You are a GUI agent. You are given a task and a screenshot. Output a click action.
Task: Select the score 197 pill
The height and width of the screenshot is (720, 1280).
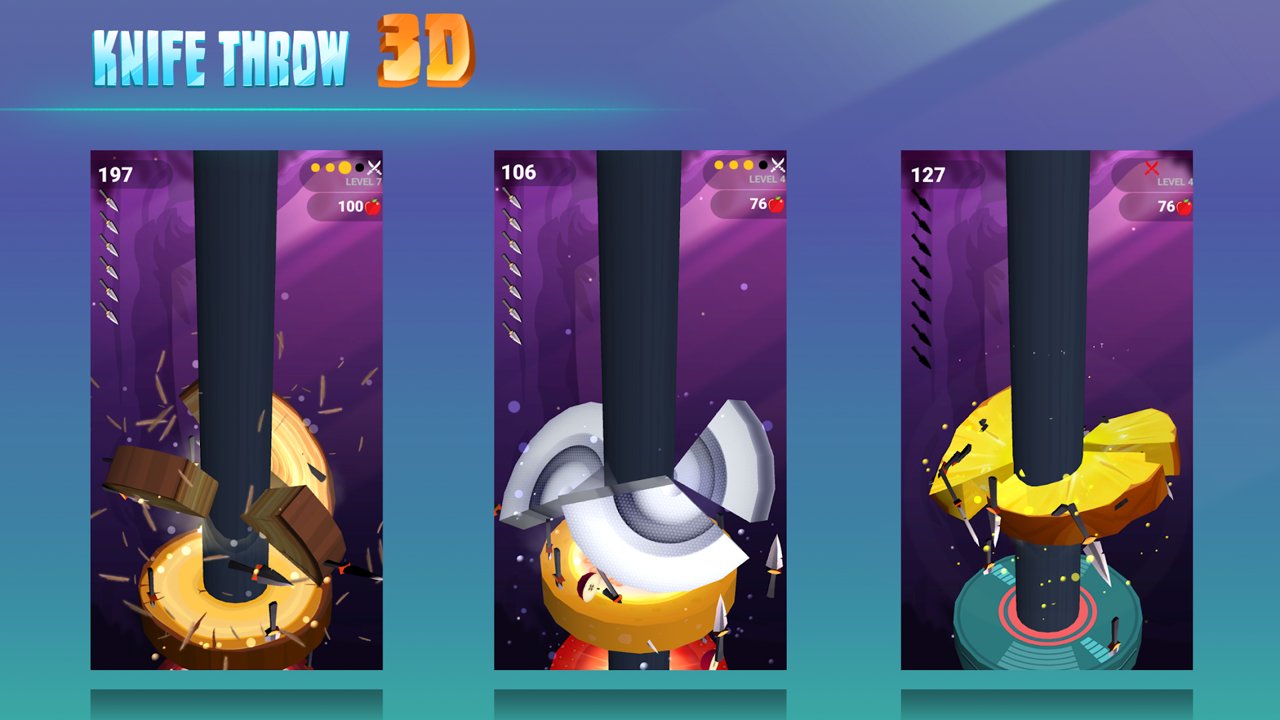115,172
